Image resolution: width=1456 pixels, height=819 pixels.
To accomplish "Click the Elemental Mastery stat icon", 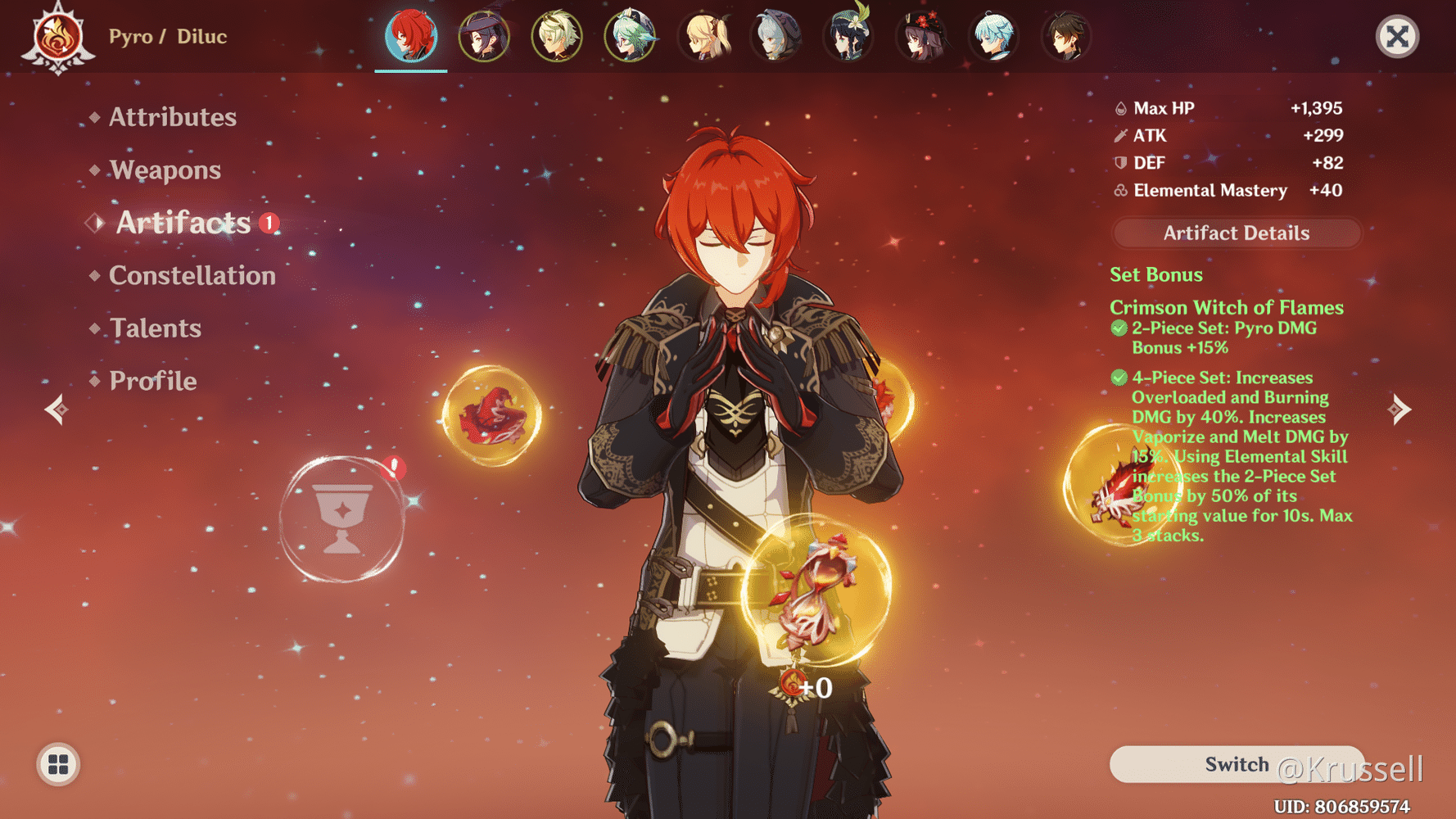I will click(1119, 190).
